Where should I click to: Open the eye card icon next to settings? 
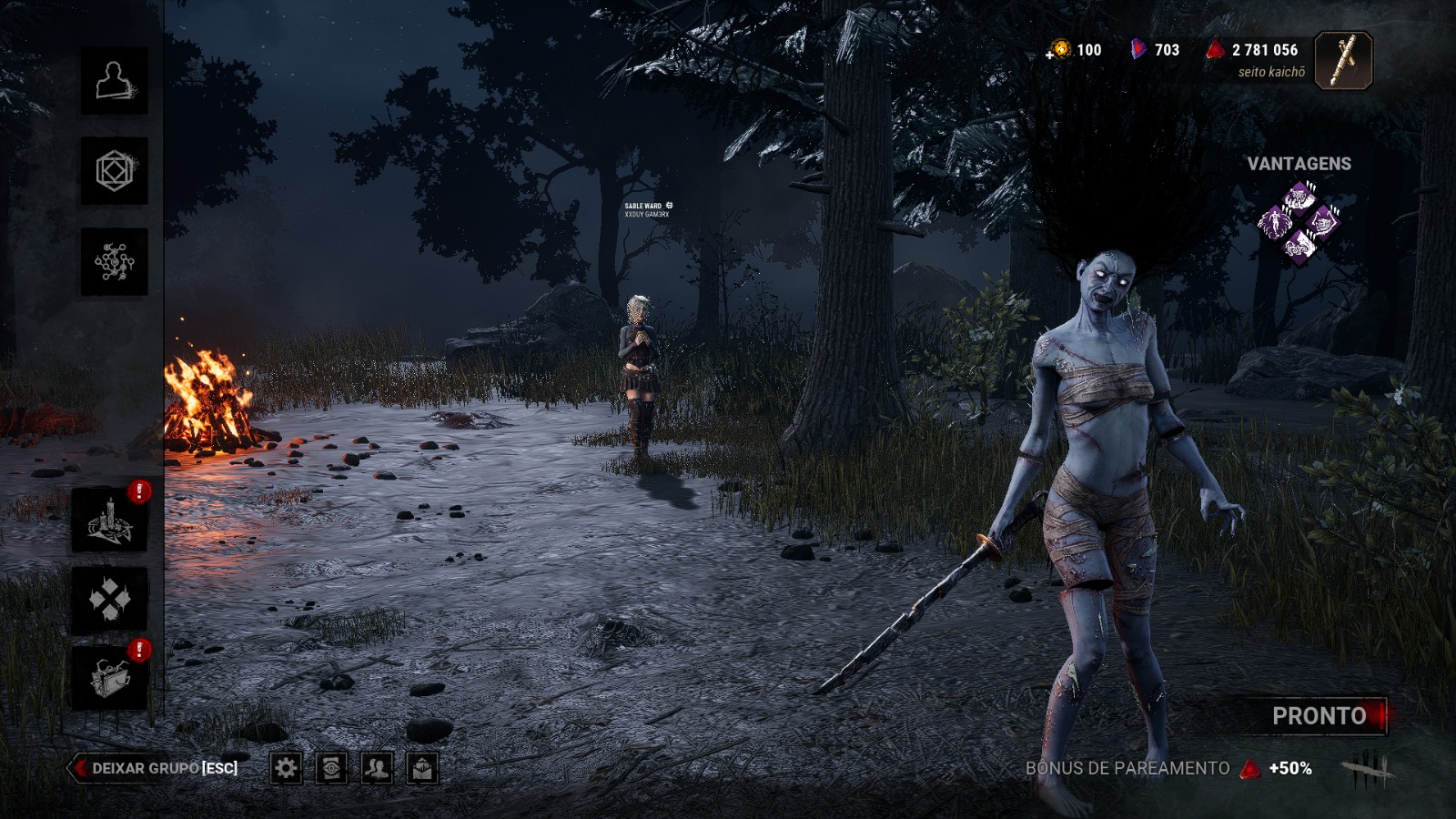tap(331, 769)
